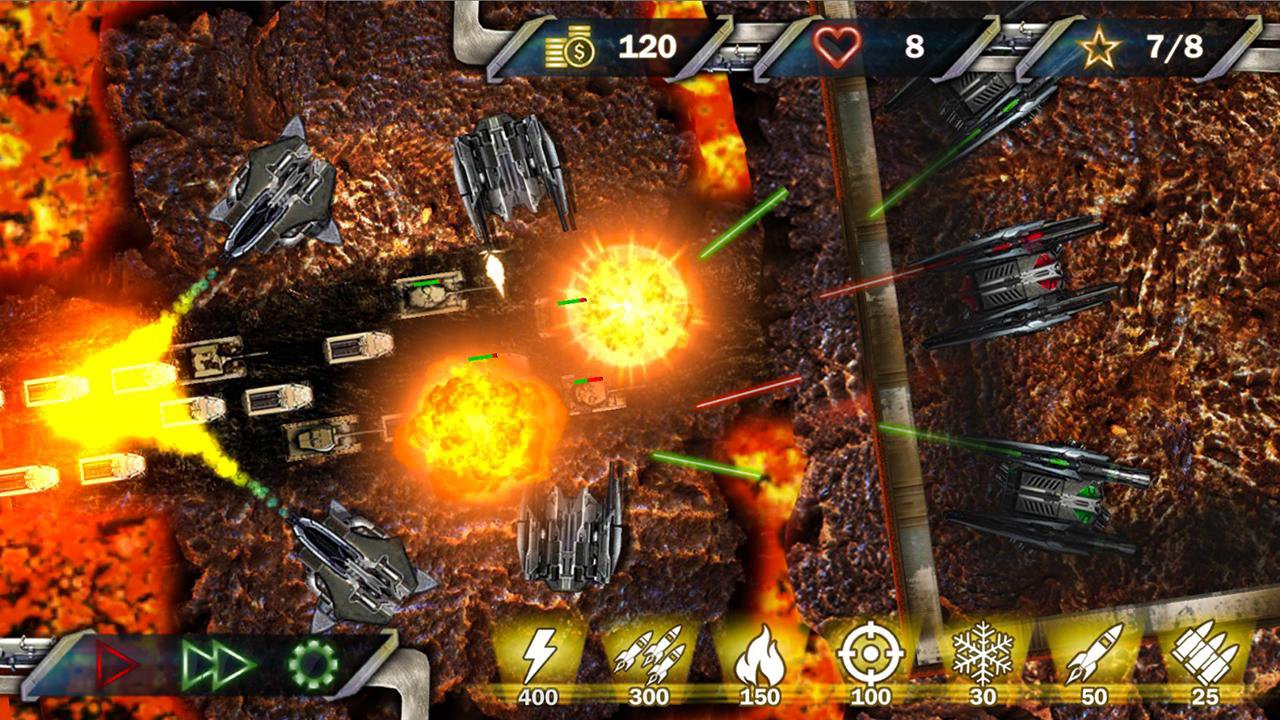Activate the snowflake freeze ability costing 30
This screenshot has width=1280, height=720.
[982, 655]
